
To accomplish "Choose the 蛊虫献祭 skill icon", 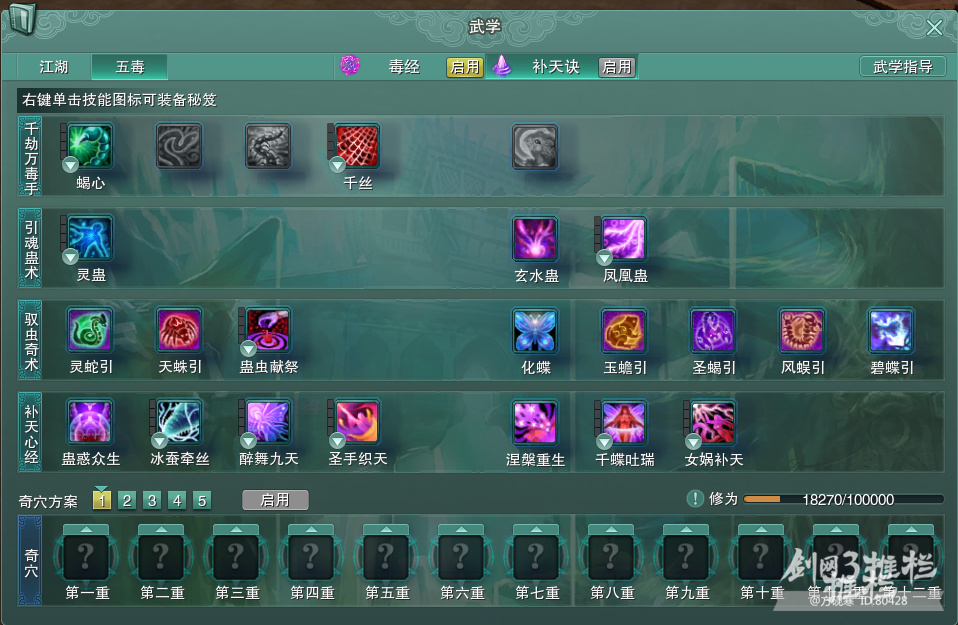I will click(268, 330).
